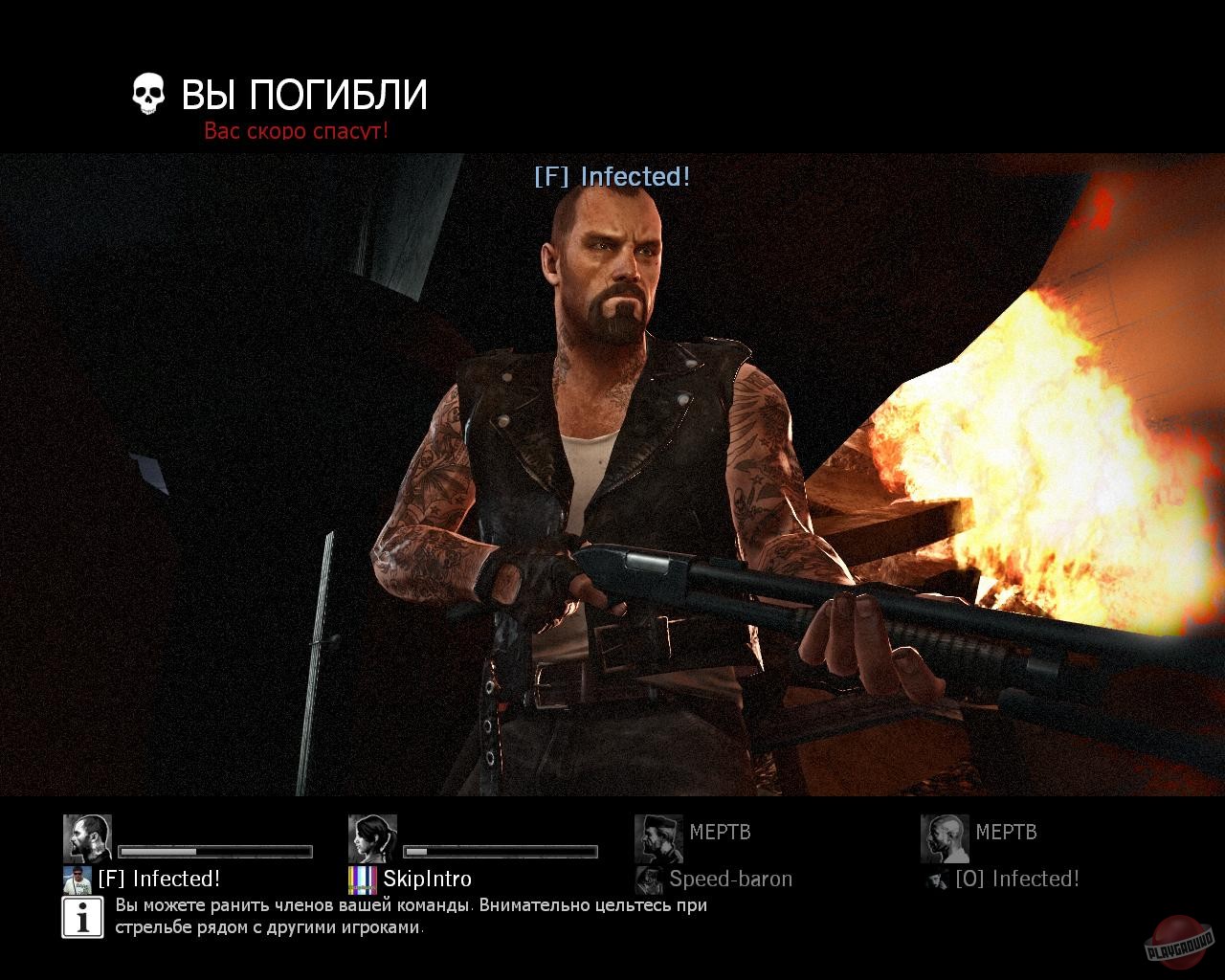1225x980 pixels.
Task: Select the [F] Infected! floating nameplate above Francis
Action: 614,177
